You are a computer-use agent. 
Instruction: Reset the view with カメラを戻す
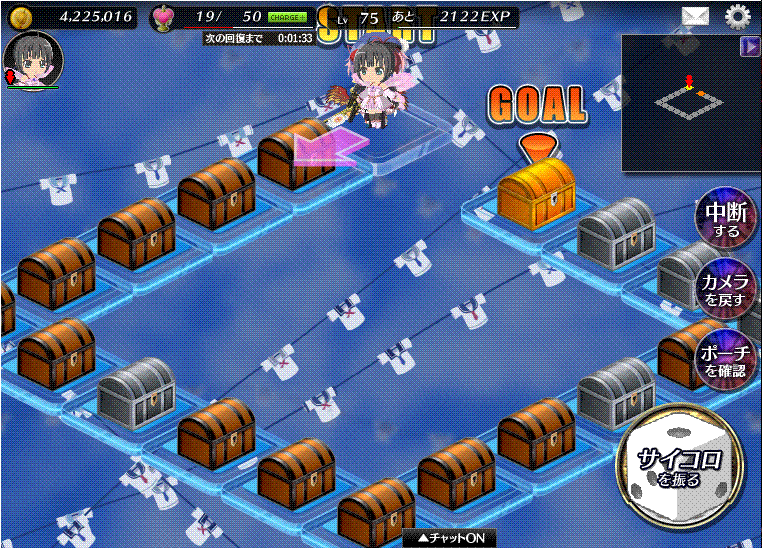pyautogui.click(x=725, y=289)
